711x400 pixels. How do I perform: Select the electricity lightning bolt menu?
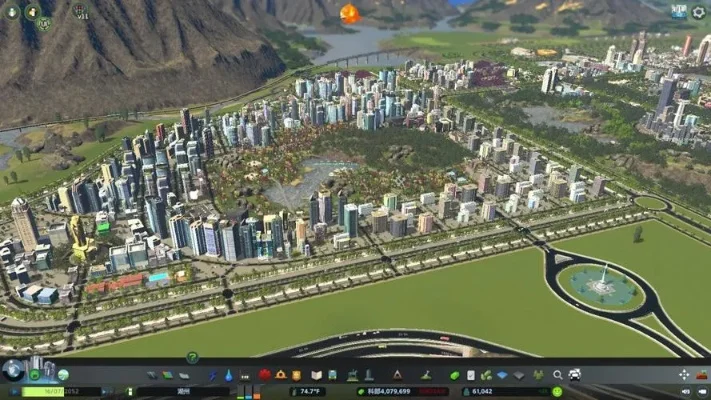pyautogui.click(x=213, y=375)
